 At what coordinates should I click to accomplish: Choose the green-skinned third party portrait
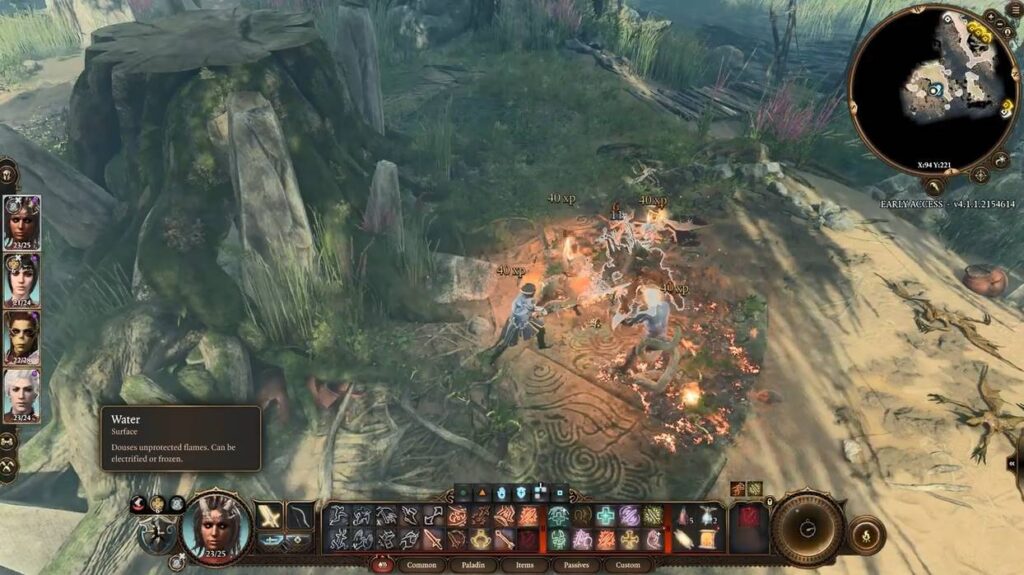pyautogui.click(x=22, y=336)
